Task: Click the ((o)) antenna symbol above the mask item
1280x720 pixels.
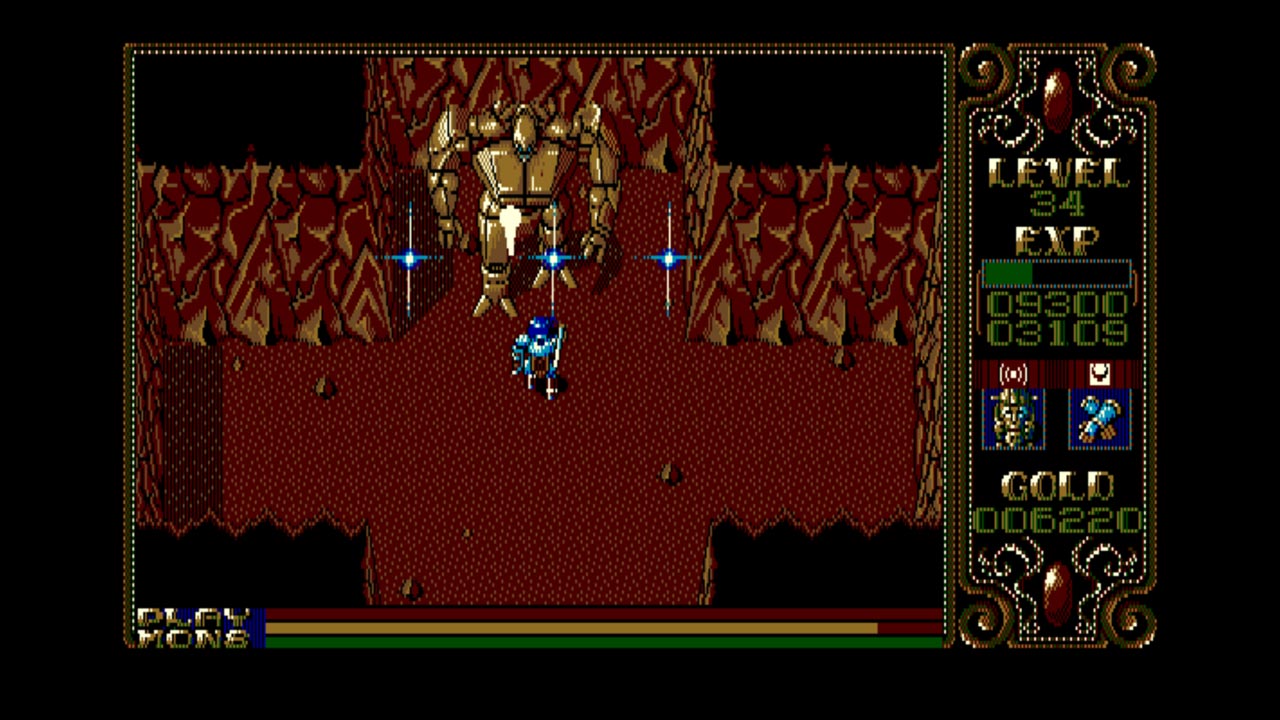Action: tap(1013, 374)
